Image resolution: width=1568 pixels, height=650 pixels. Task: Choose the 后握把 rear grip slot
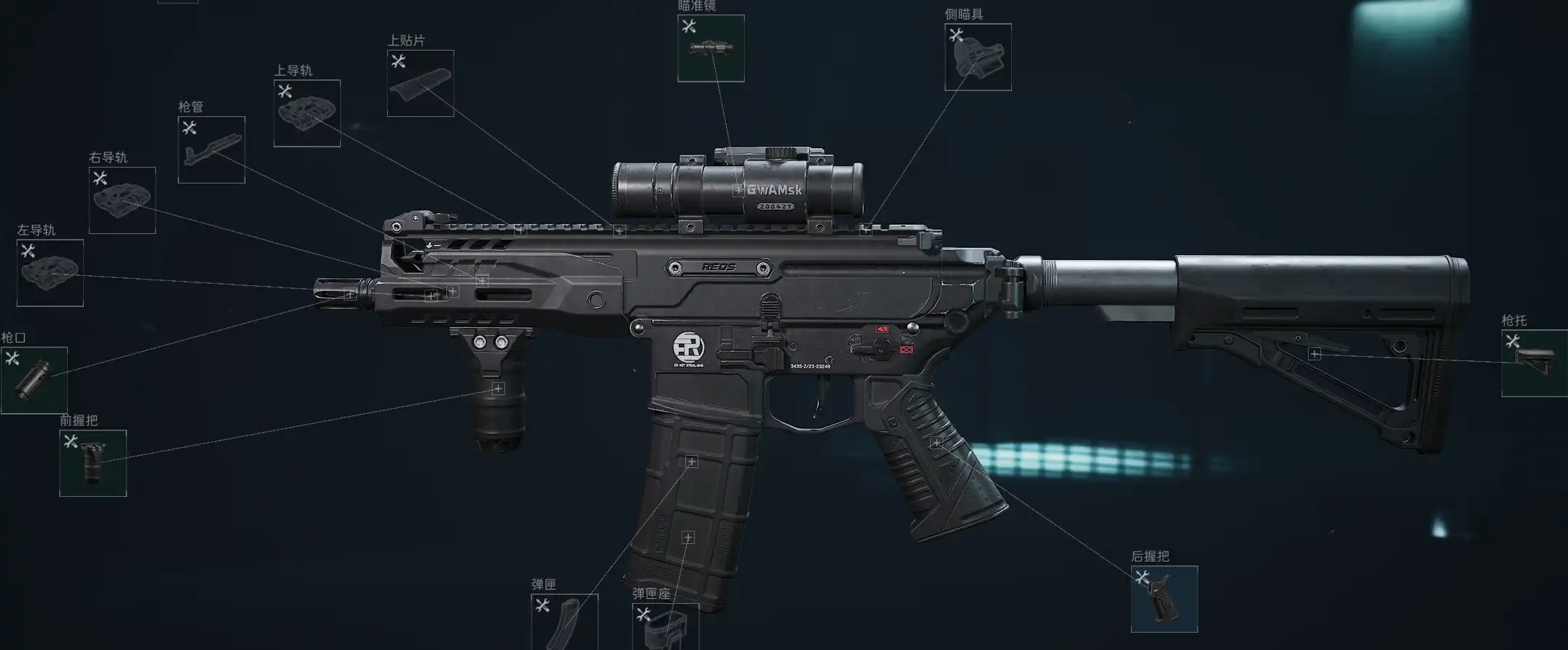tap(1164, 599)
